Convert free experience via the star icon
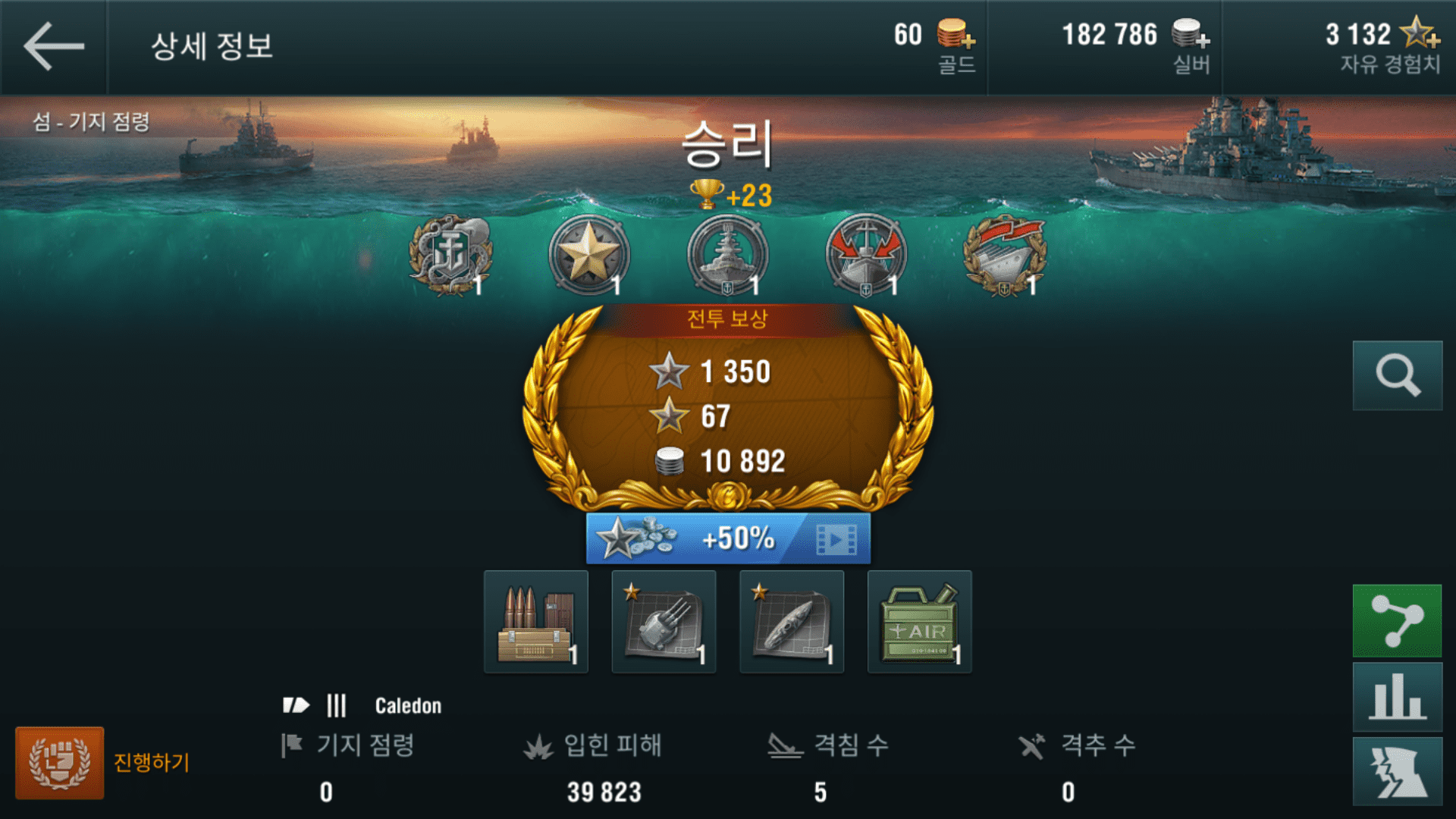 1419,34
